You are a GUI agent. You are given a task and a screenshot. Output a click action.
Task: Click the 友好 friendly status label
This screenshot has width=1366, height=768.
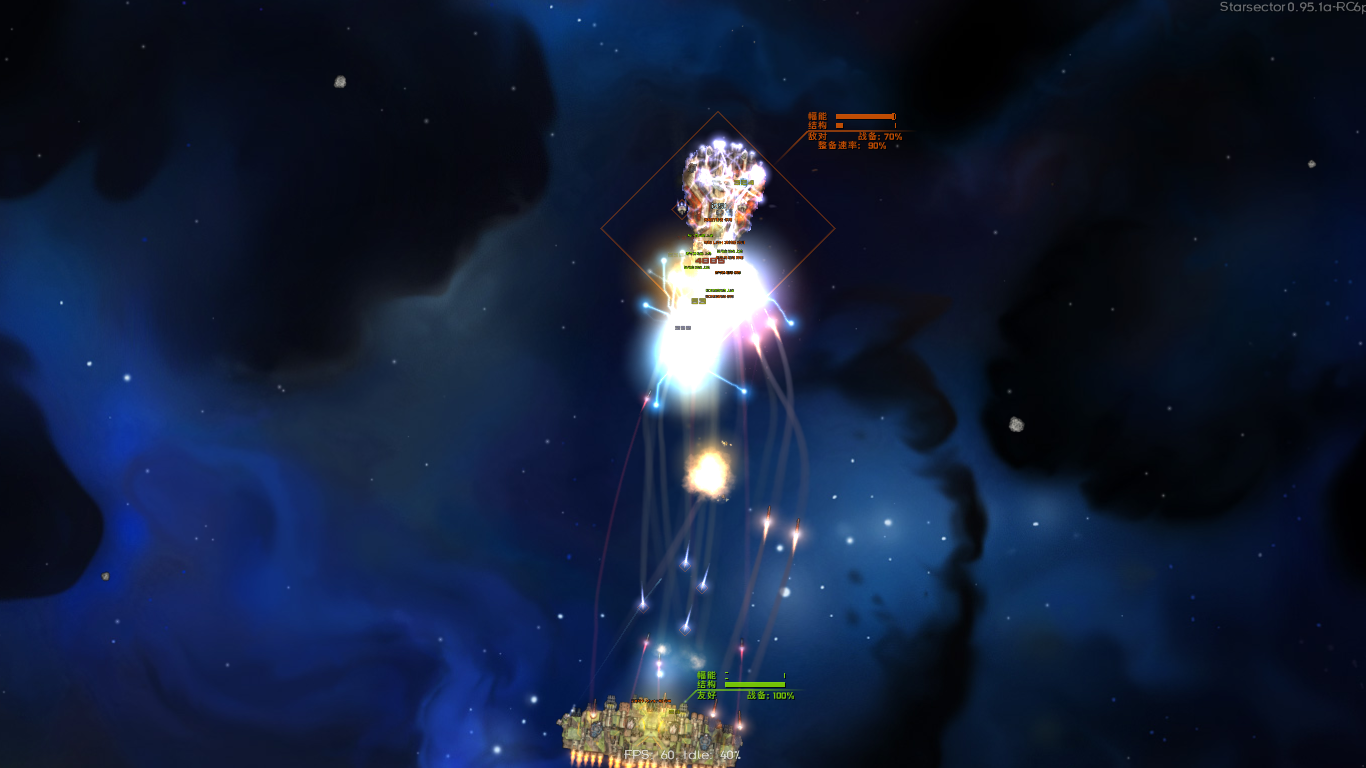tap(706, 695)
